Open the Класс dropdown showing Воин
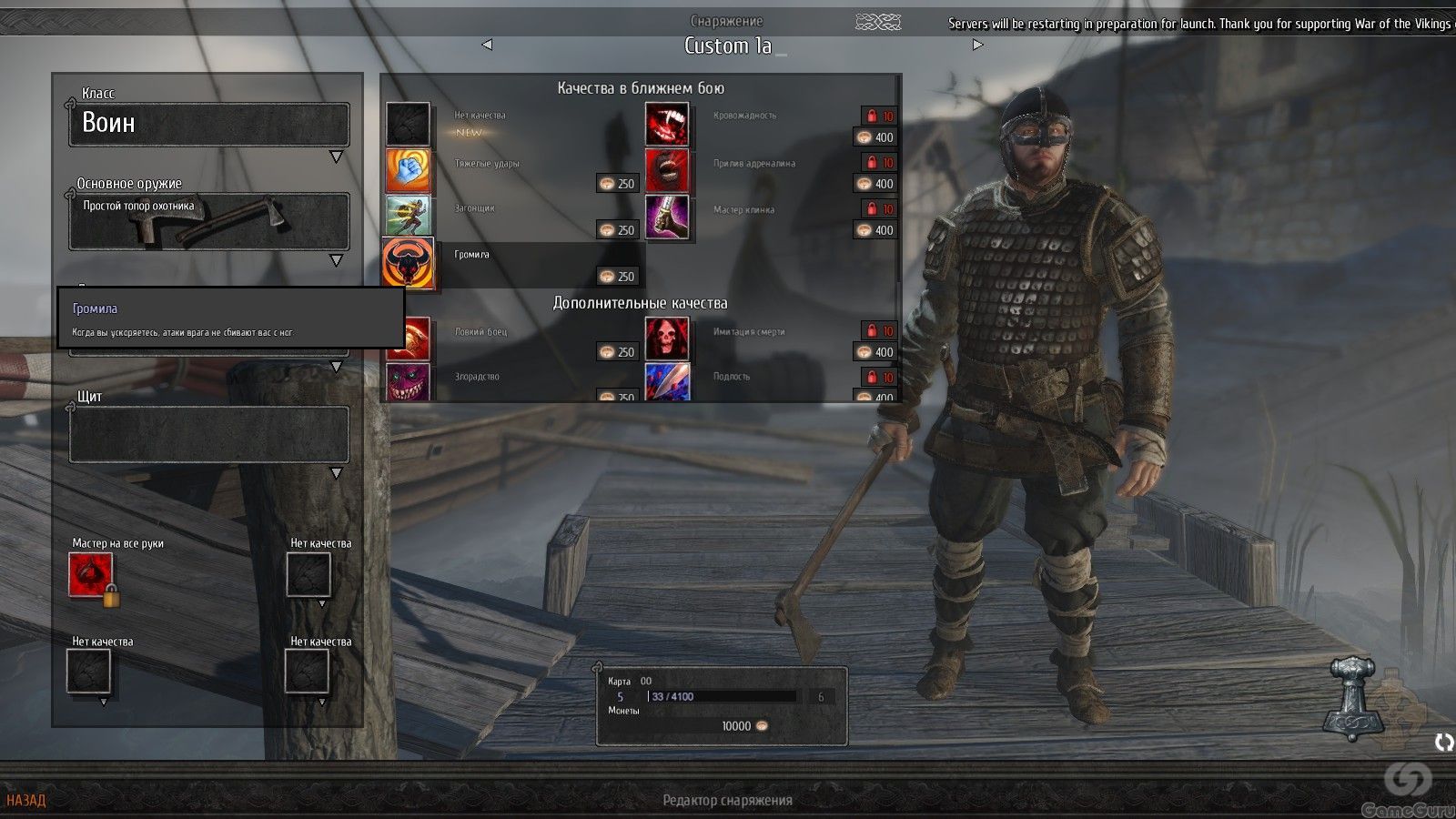Viewport: 1456px width, 819px height. (208, 124)
